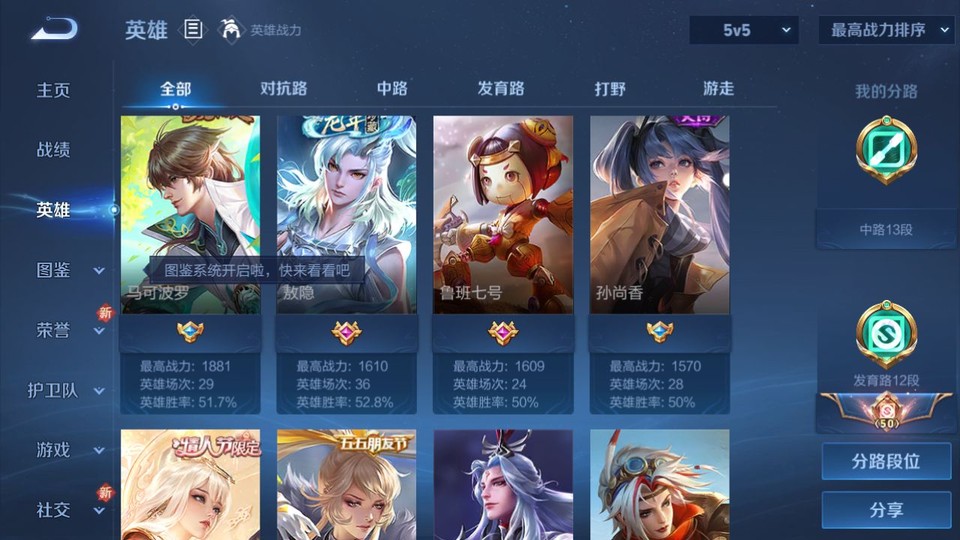Expand the 社交 sidebar section
Image resolution: width=960 pixels, height=540 pixels.
[68, 510]
